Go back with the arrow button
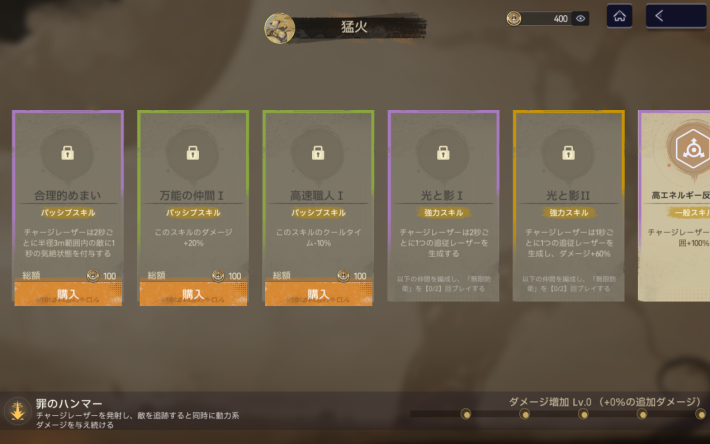Image resolution: width=710 pixels, height=444 pixels. click(x=674, y=16)
